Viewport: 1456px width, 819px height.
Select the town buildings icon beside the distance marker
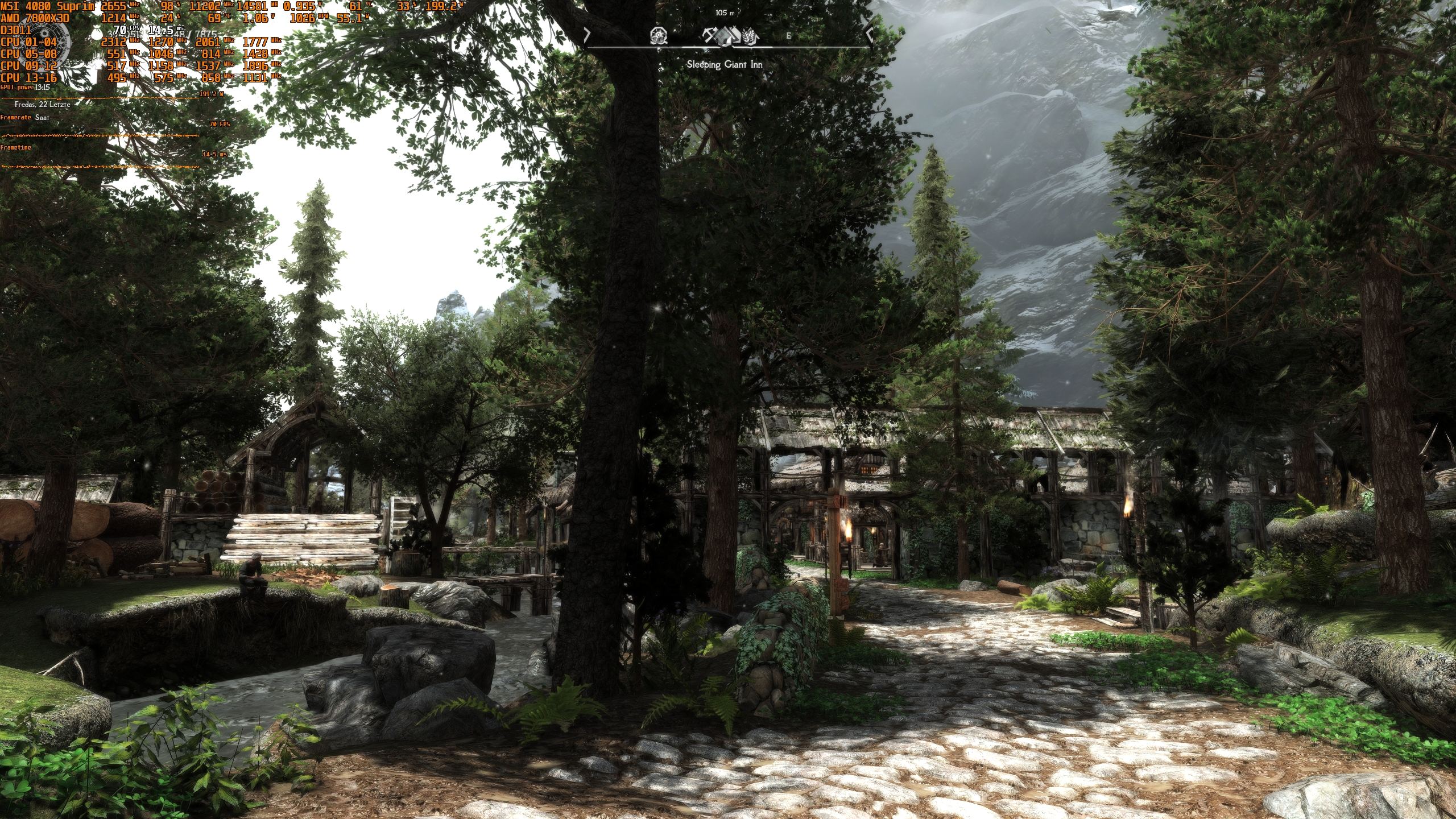coord(737,36)
